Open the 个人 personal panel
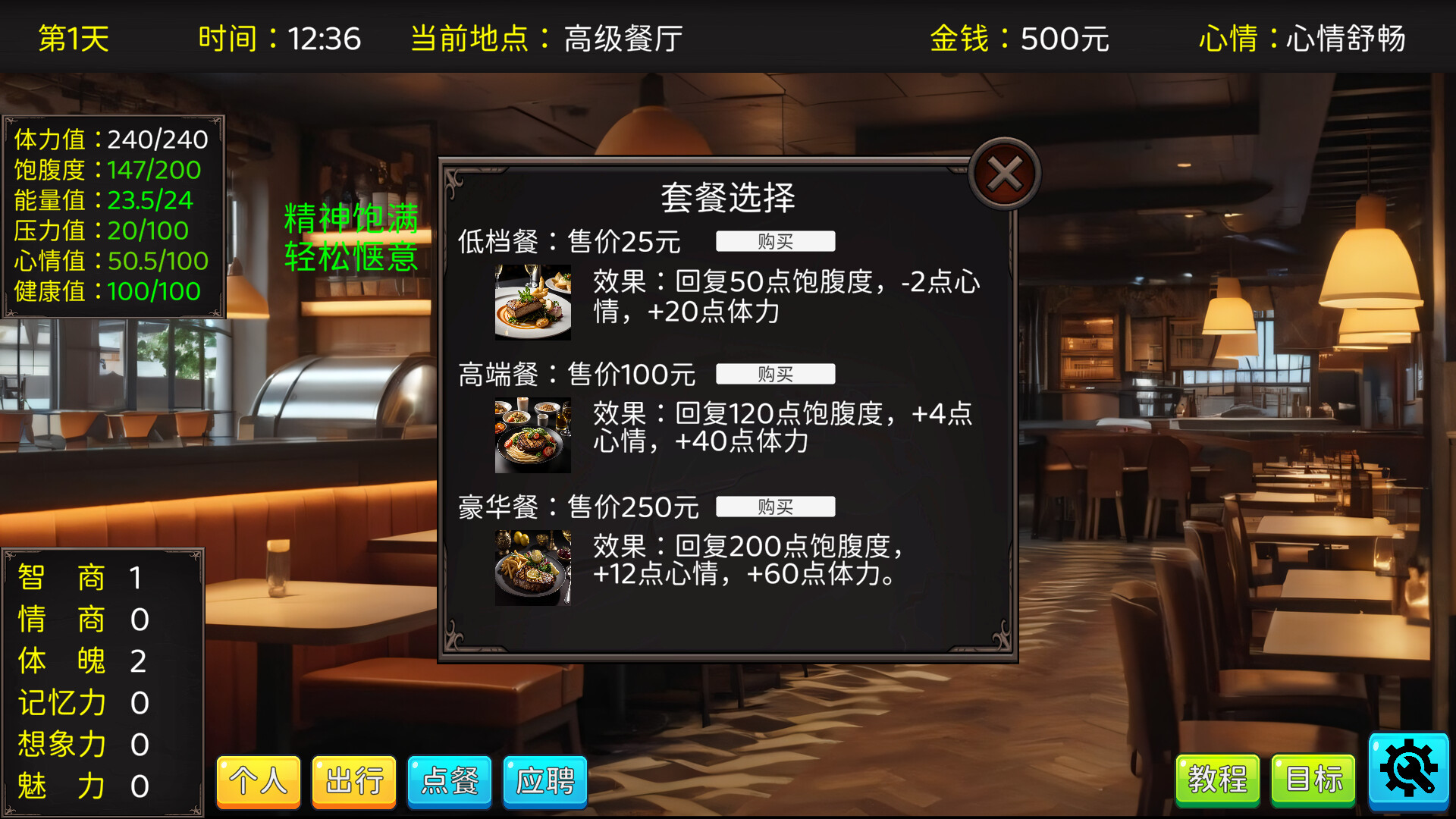This screenshot has width=1456, height=819. [x=258, y=782]
